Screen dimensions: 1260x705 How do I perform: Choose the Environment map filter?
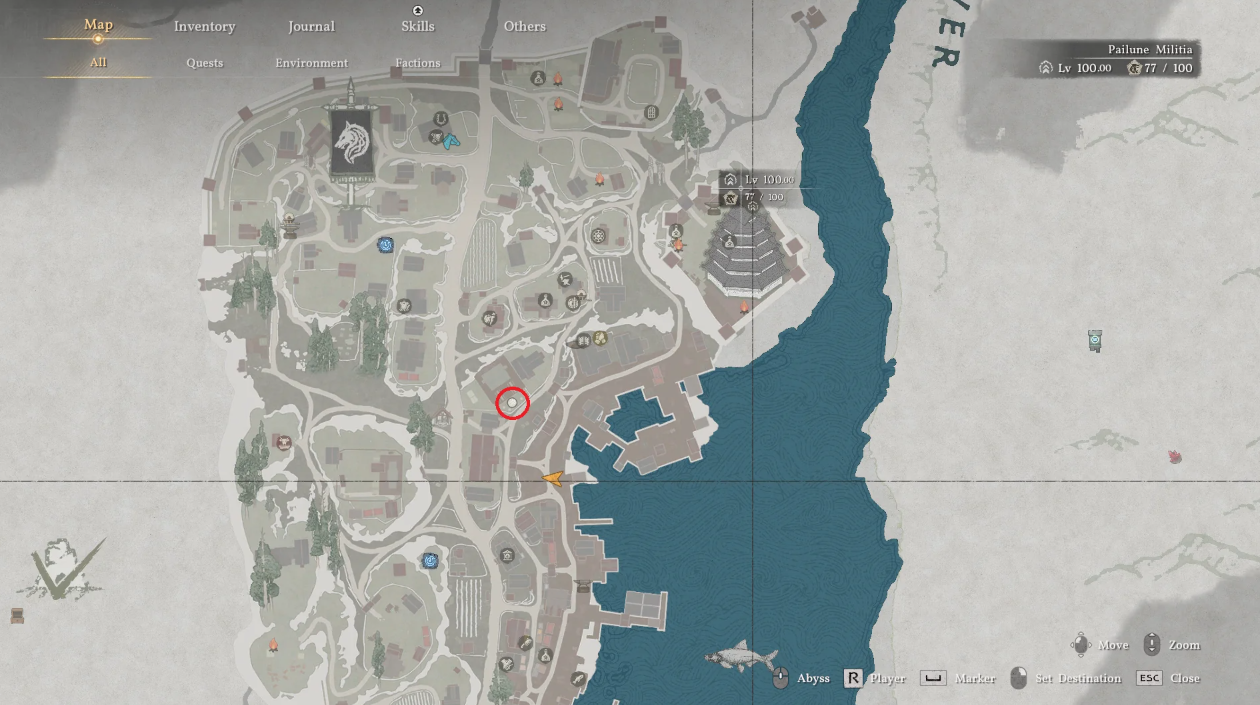point(311,63)
